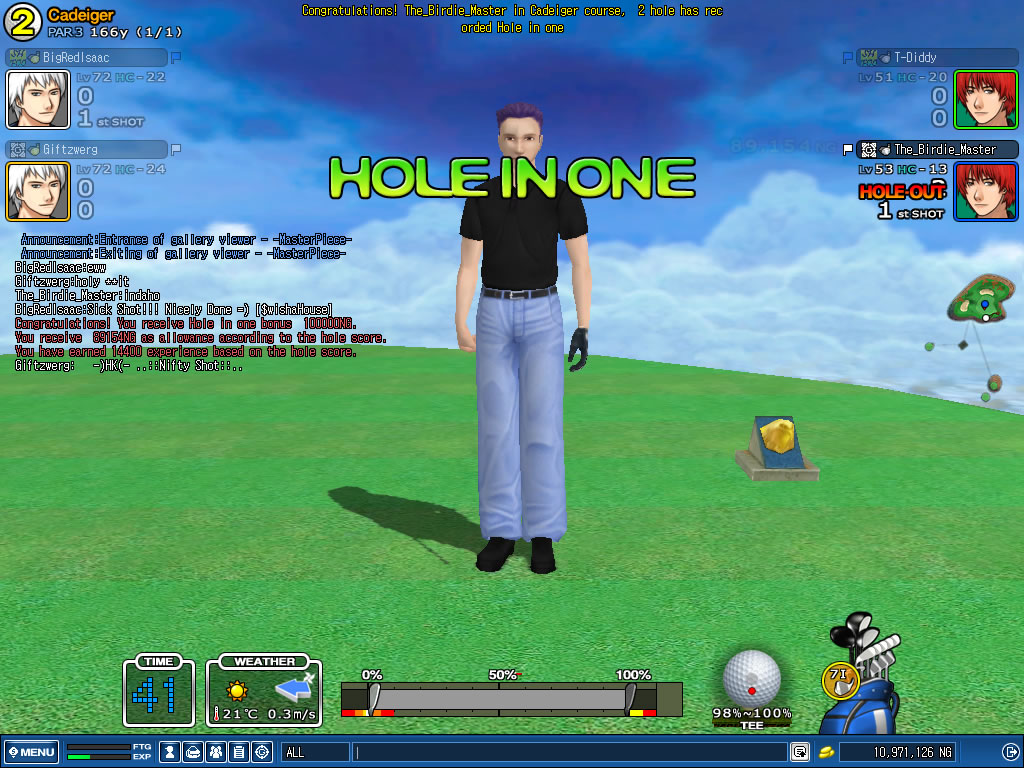Open the MENU button
This screenshot has height=768, width=1024.
point(33,752)
